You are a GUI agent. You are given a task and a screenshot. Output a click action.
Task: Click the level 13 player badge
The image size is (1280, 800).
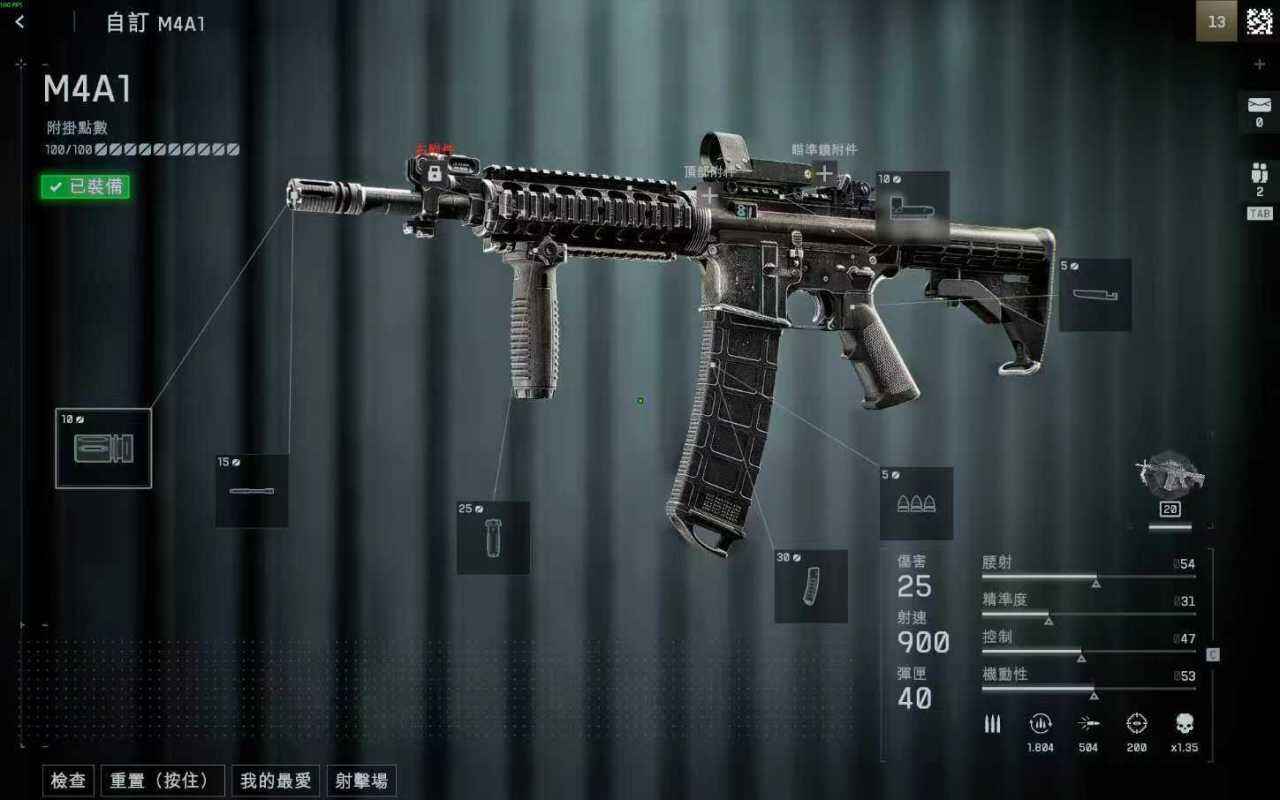point(1216,22)
